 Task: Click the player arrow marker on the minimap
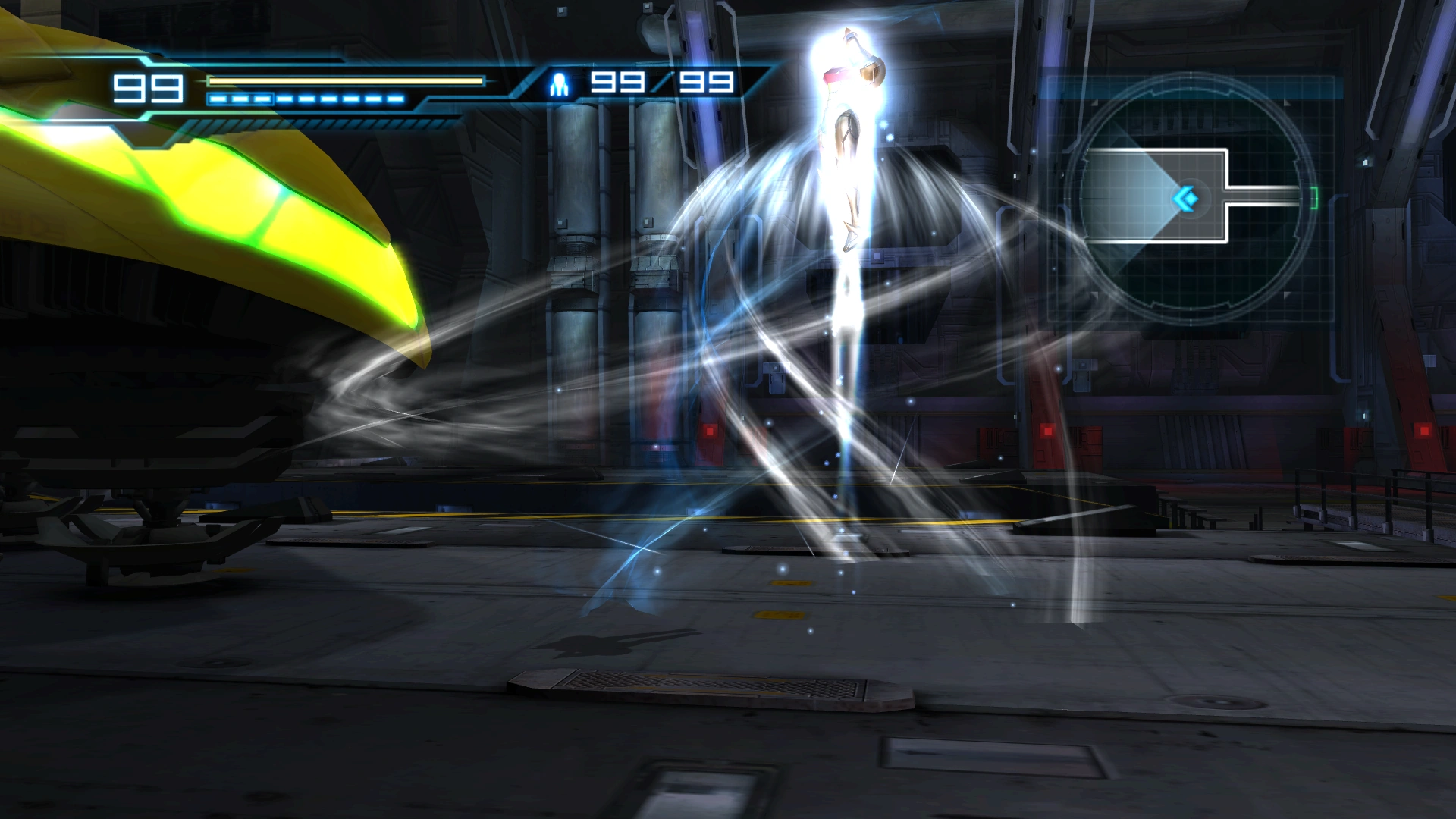pyautogui.click(x=1186, y=198)
